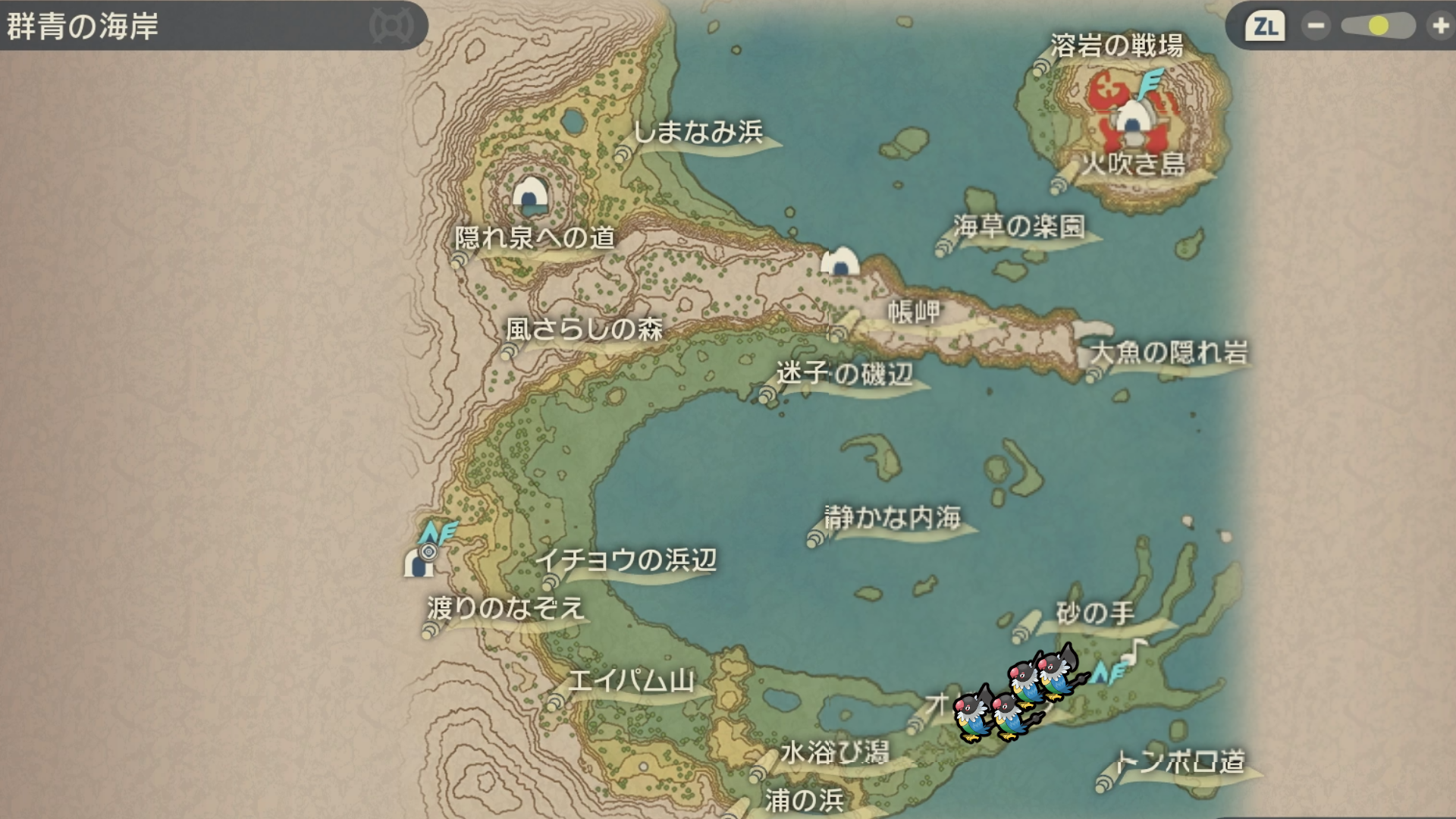Select the 水浴び潟 location label
This screenshot has height=819, width=1456.
834,752
